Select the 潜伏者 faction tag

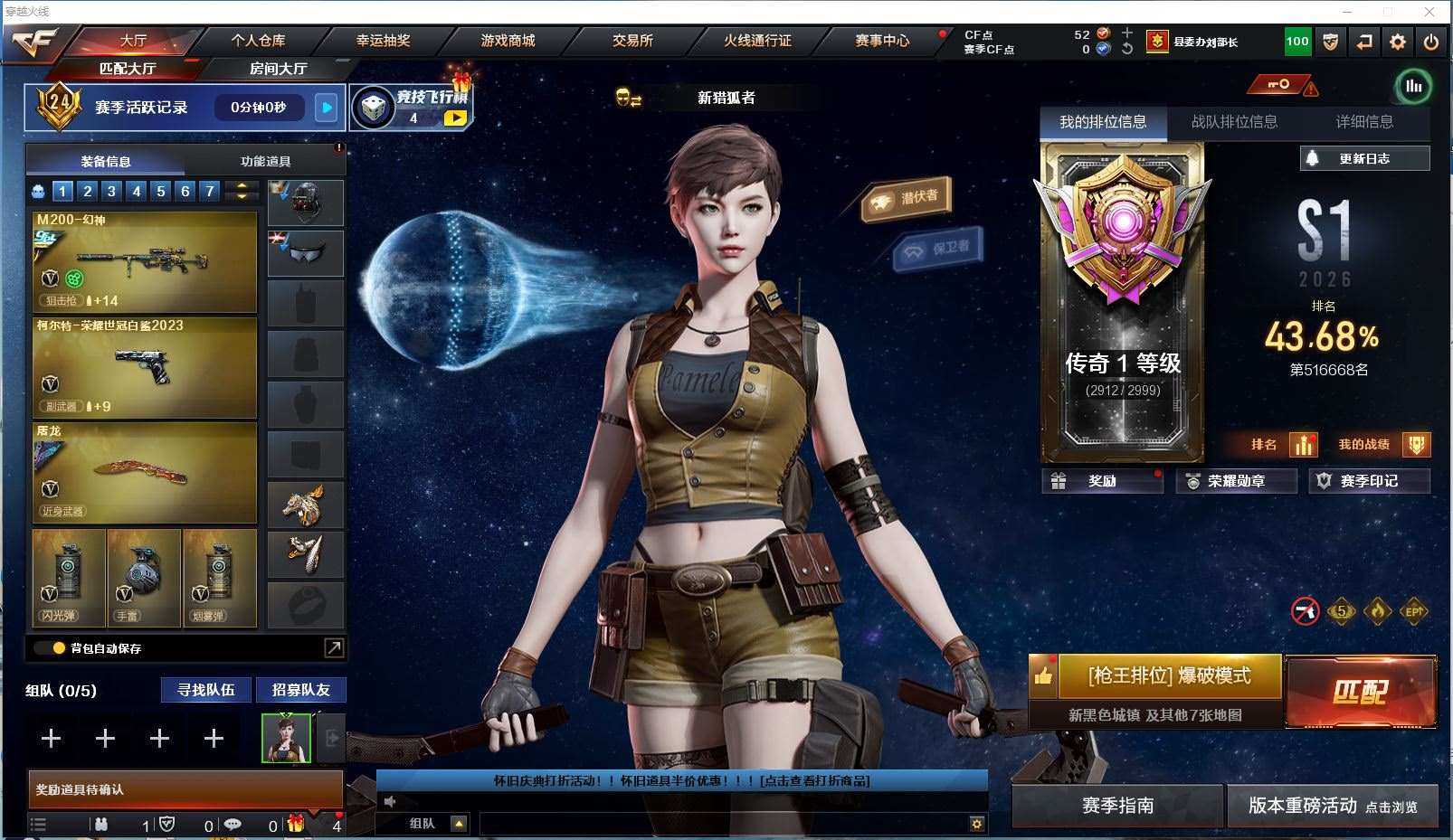(x=907, y=198)
